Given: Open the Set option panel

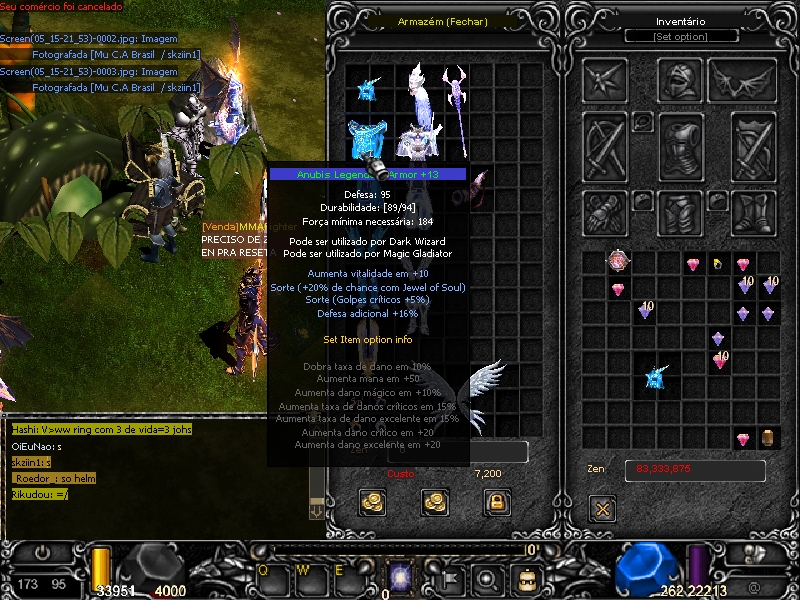Looking at the screenshot, I should (680, 36).
